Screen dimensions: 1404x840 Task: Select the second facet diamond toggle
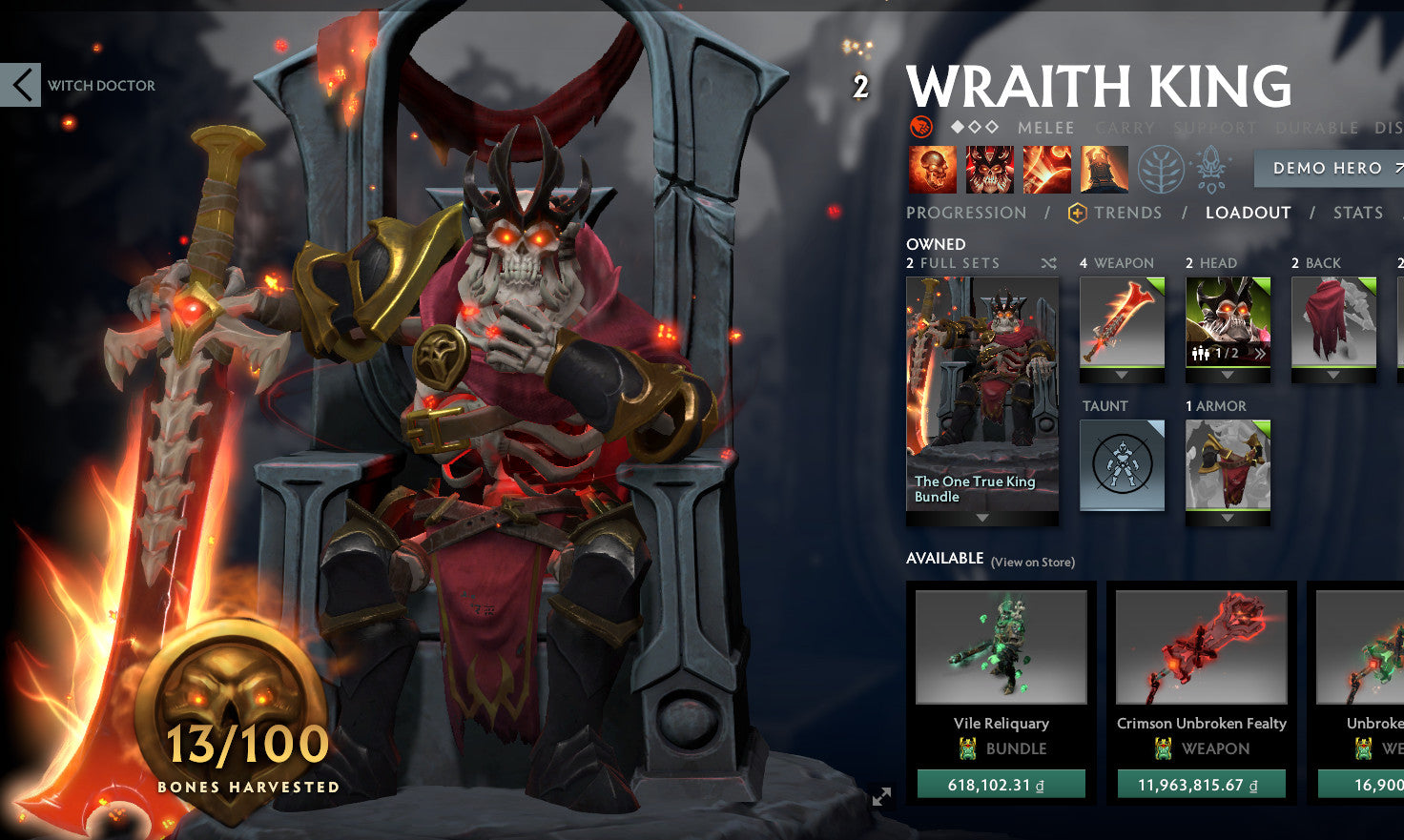pyautogui.click(x=976, y=127)
